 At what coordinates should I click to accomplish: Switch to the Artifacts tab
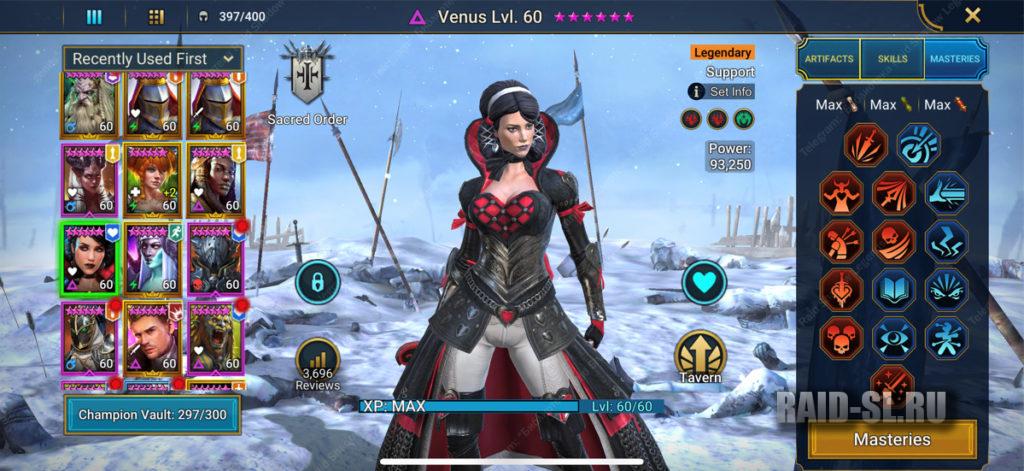point(829,59)
